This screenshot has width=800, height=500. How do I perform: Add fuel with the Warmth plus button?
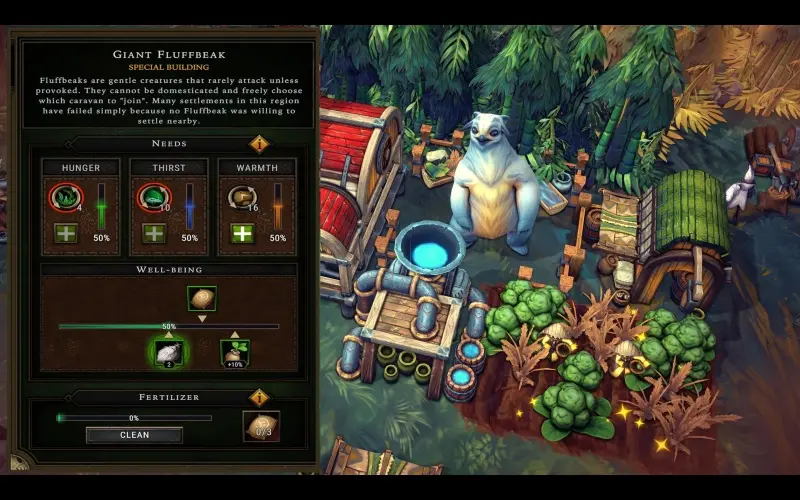[x=242, y=234]
